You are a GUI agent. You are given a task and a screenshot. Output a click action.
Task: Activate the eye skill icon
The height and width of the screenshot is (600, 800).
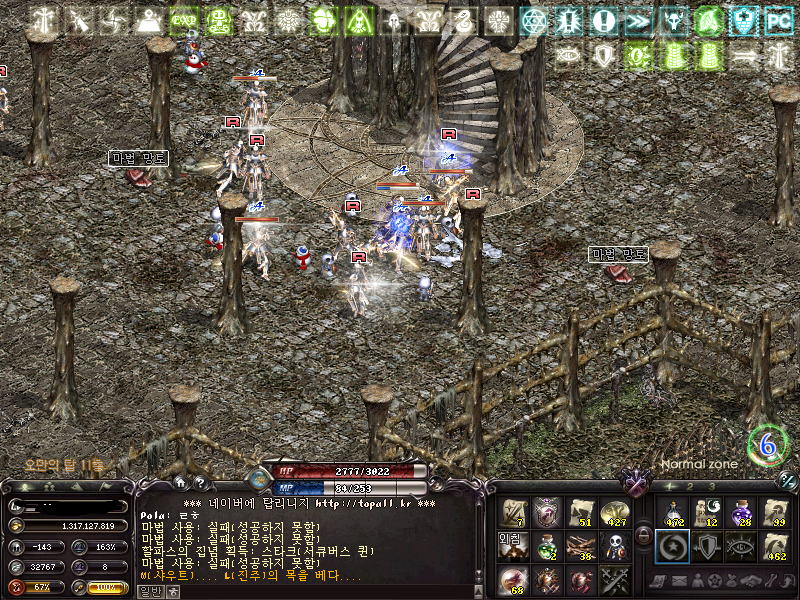pyautogui.click(x=740, y=546)
